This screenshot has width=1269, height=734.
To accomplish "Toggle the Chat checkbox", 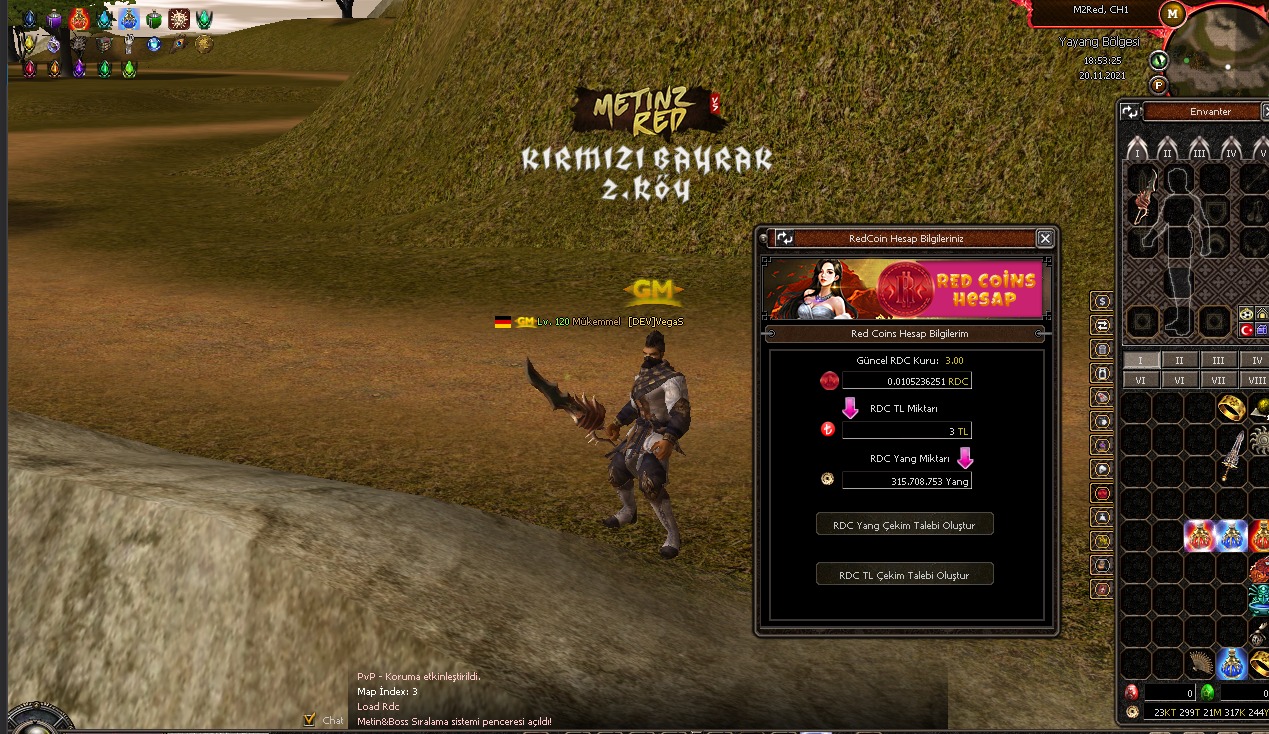I will [310, 719].
